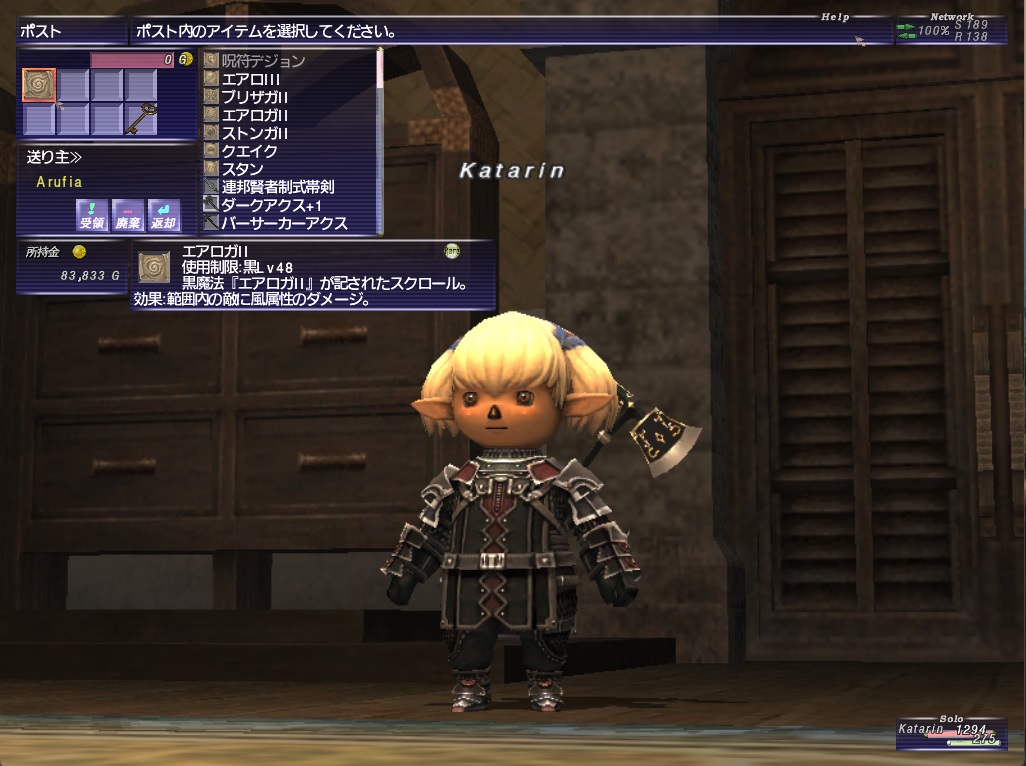The width and height of the screenshot is (1026, 766).
Task: Select the クエイク scroll entry
Action: click(249, 151)
